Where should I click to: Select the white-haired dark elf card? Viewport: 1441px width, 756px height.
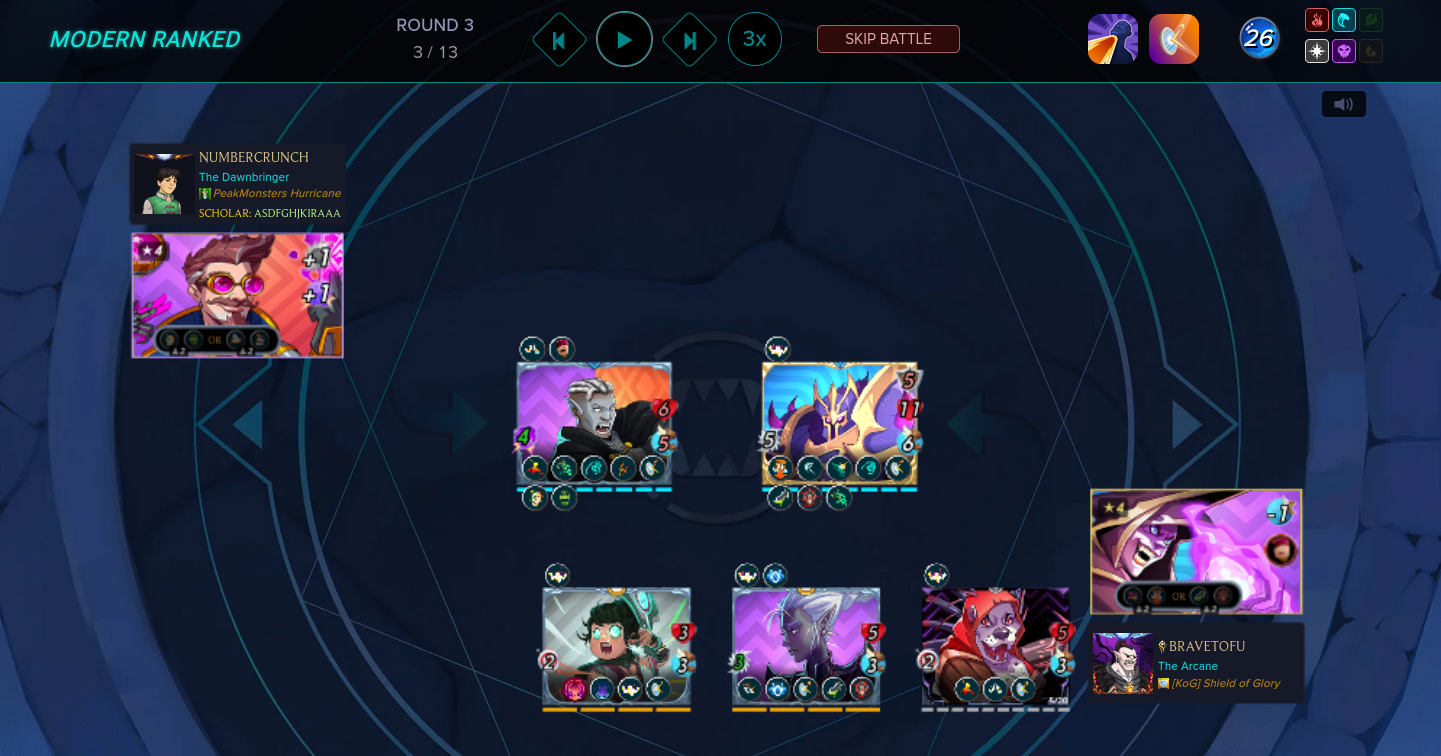806,647
